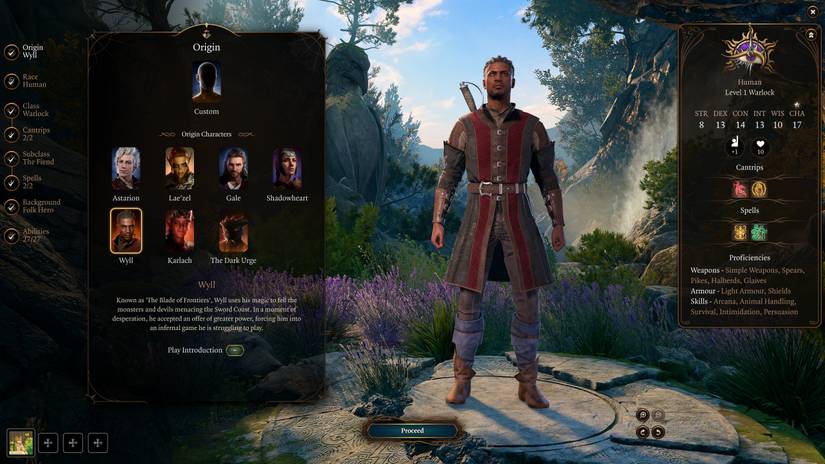Screen dimensions: 825x464
Task: Pick Lae'zel's portrait
Action: (x=180, y=169)
